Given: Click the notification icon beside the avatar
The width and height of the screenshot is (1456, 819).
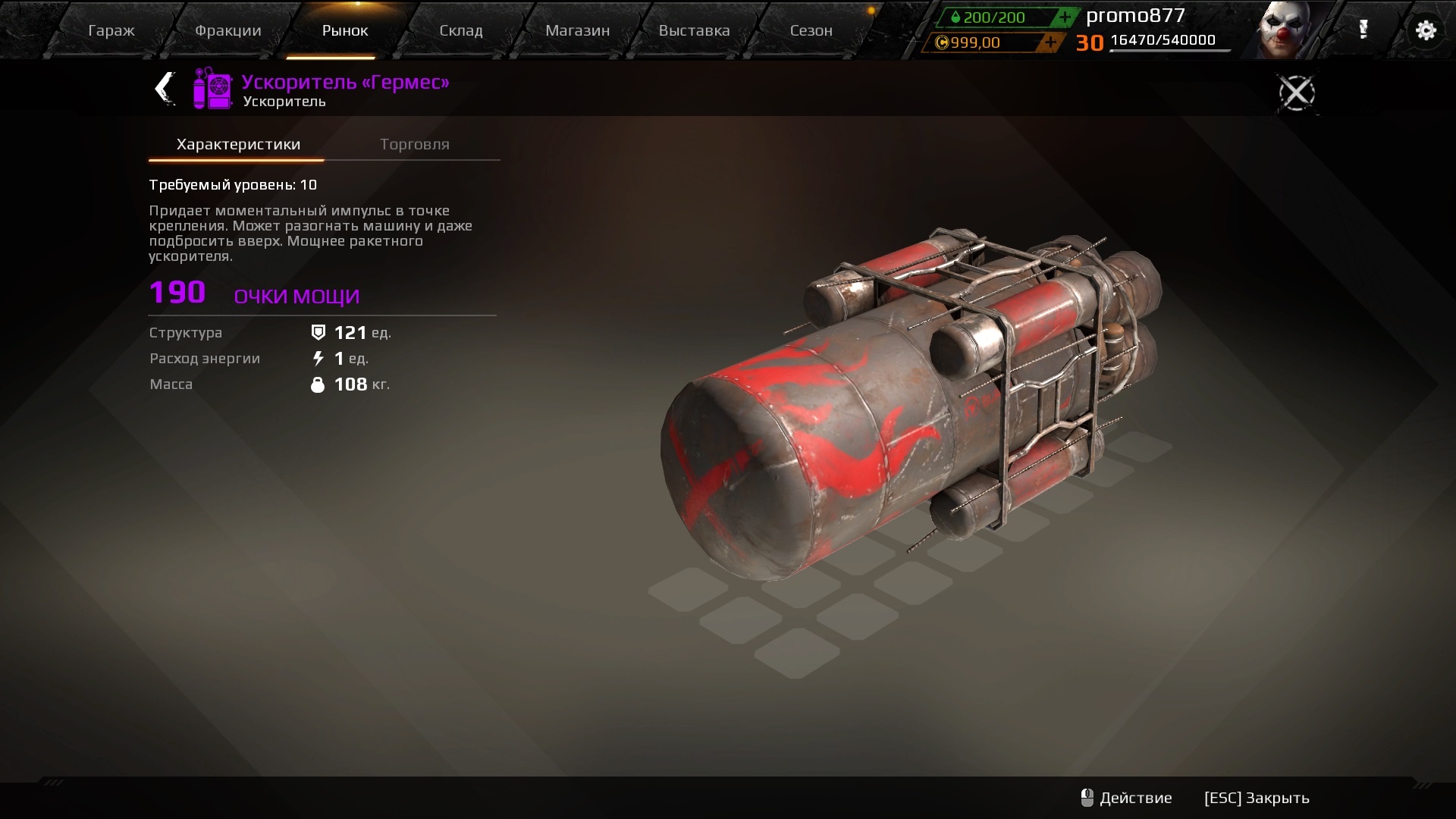Looking at the screenshot, I should [1363, 30].
